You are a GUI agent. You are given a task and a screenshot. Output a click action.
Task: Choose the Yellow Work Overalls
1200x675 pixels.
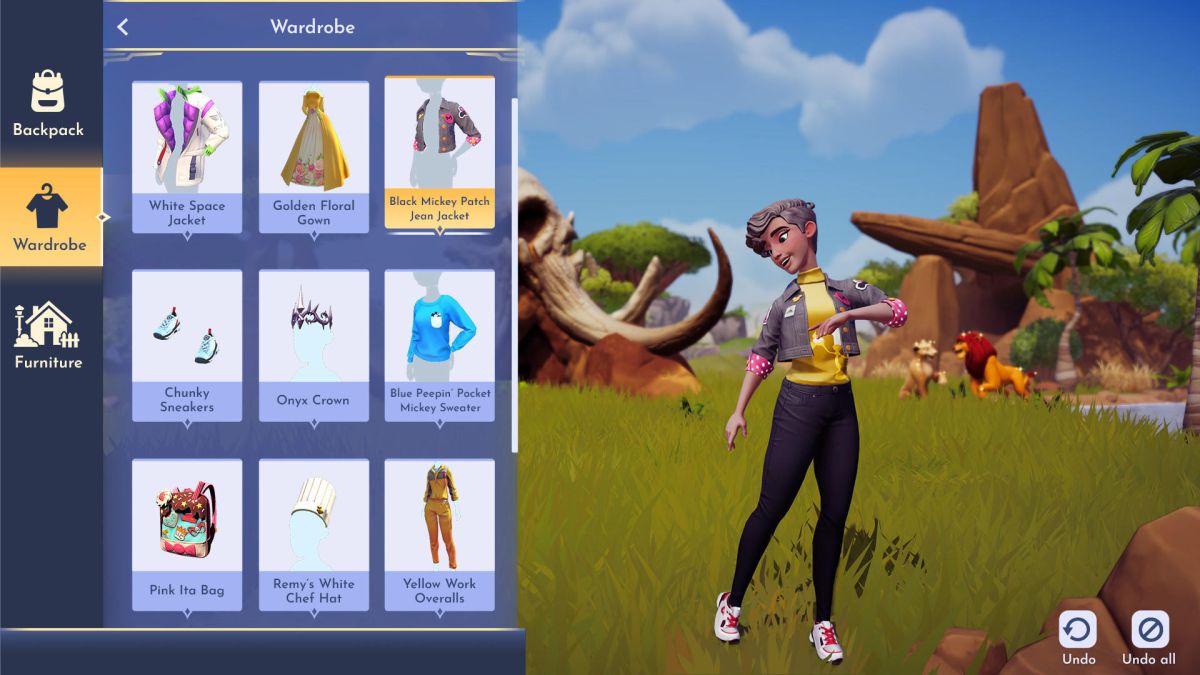coord(439,533)
